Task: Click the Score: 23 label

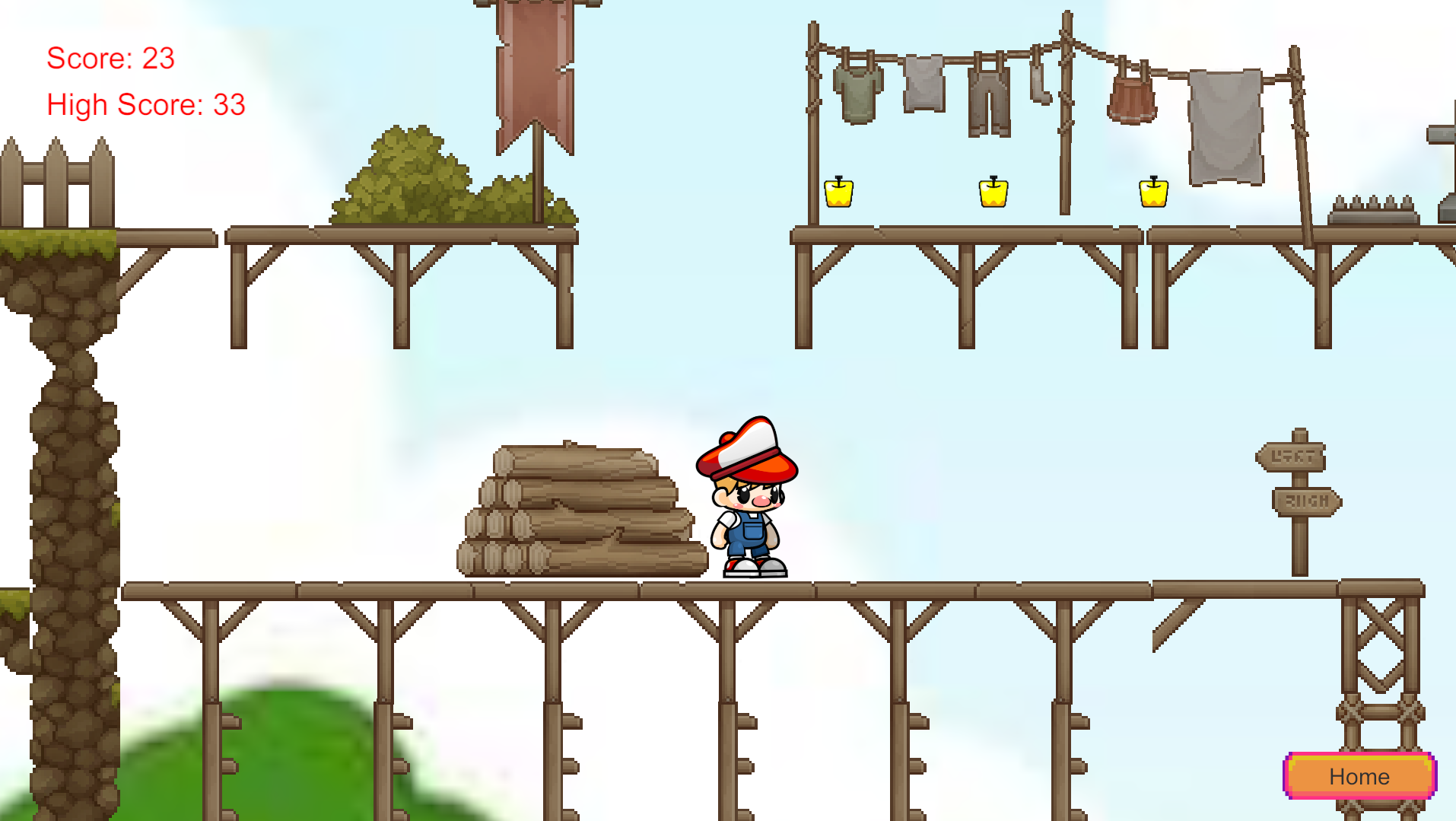Action: (x=110, y=59)
